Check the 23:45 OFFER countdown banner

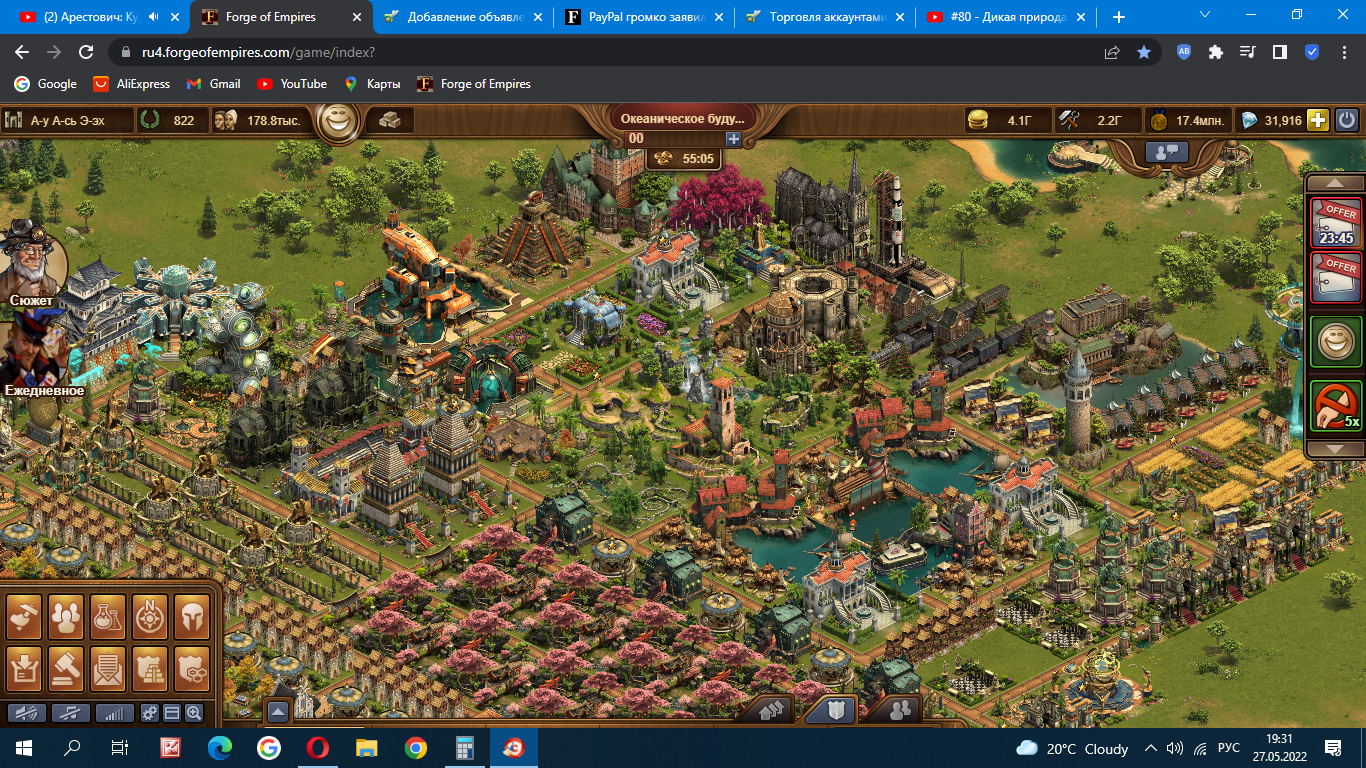[1336, 222]
